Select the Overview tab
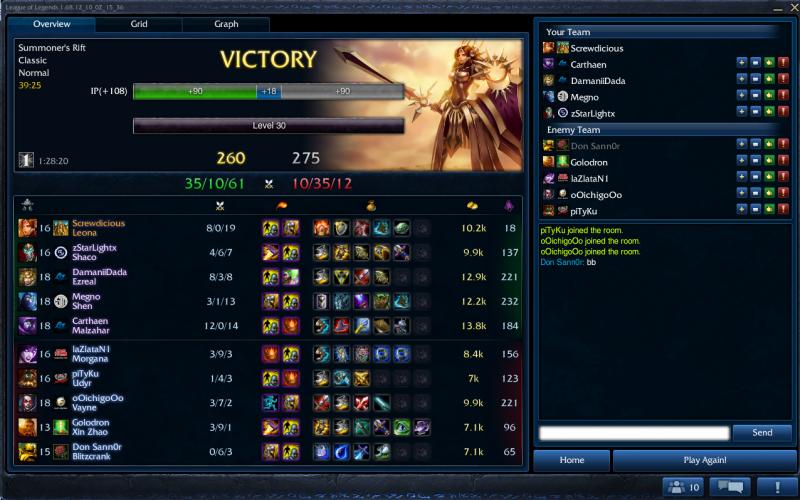 click(51, 24)
